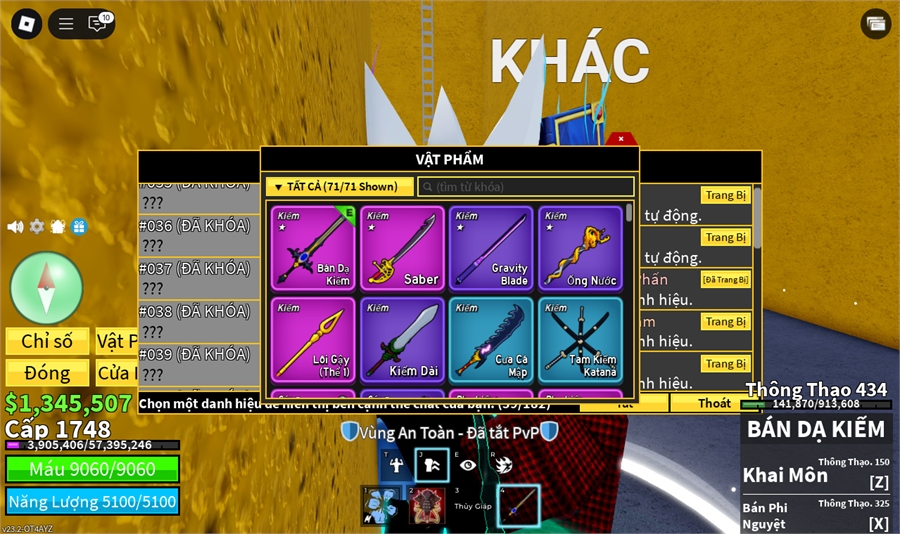The width and height of the screenshot is (900, 534).
Task: Choose the Gravity Blade item
Action: tap(491, 248)
